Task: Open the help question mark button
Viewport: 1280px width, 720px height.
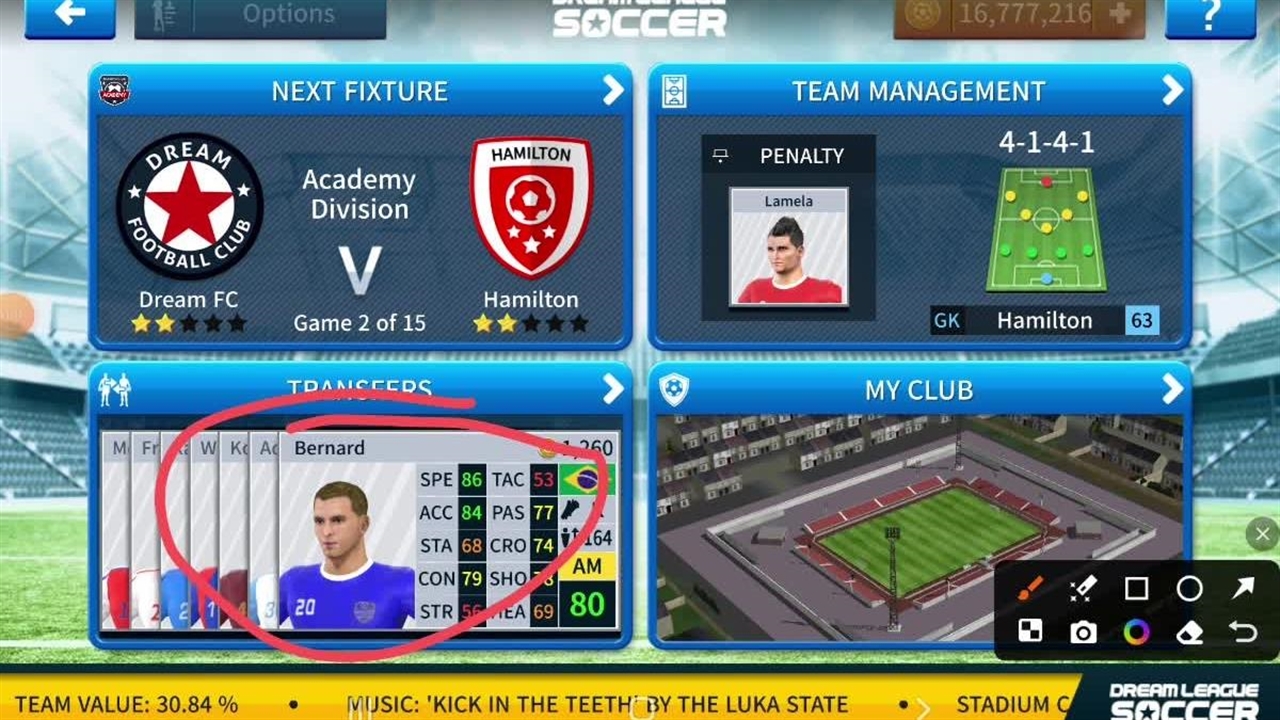Action: coord(1210,15)
